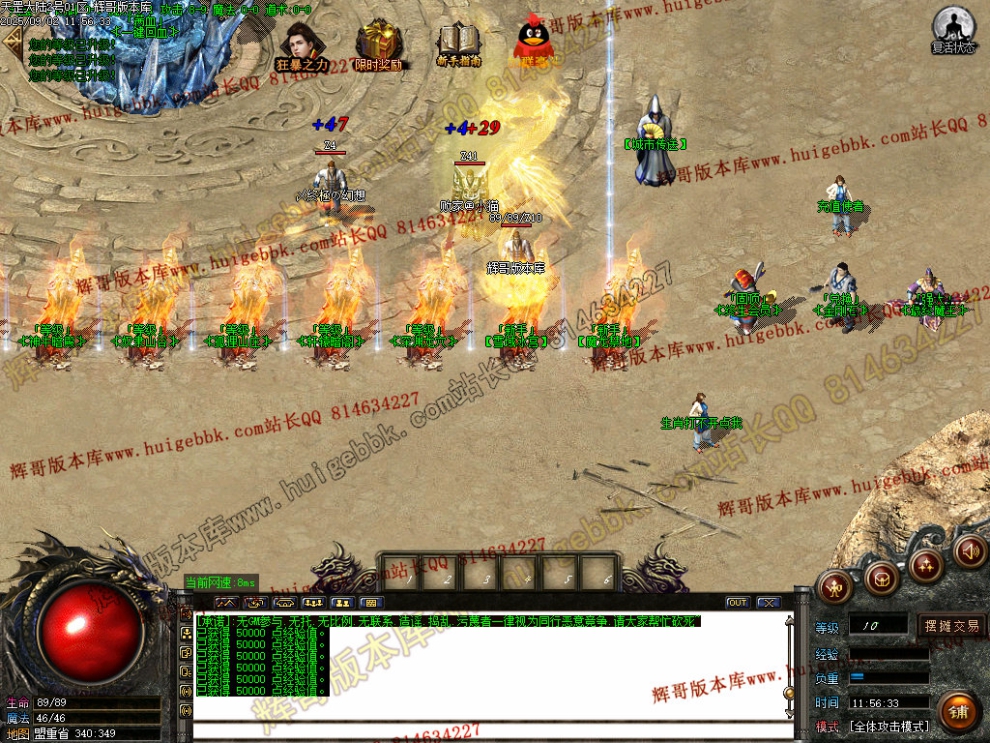Open the 复活状态 revive status icon
The height and width of the screenshot is (743, 990).
tap(953, 30)
